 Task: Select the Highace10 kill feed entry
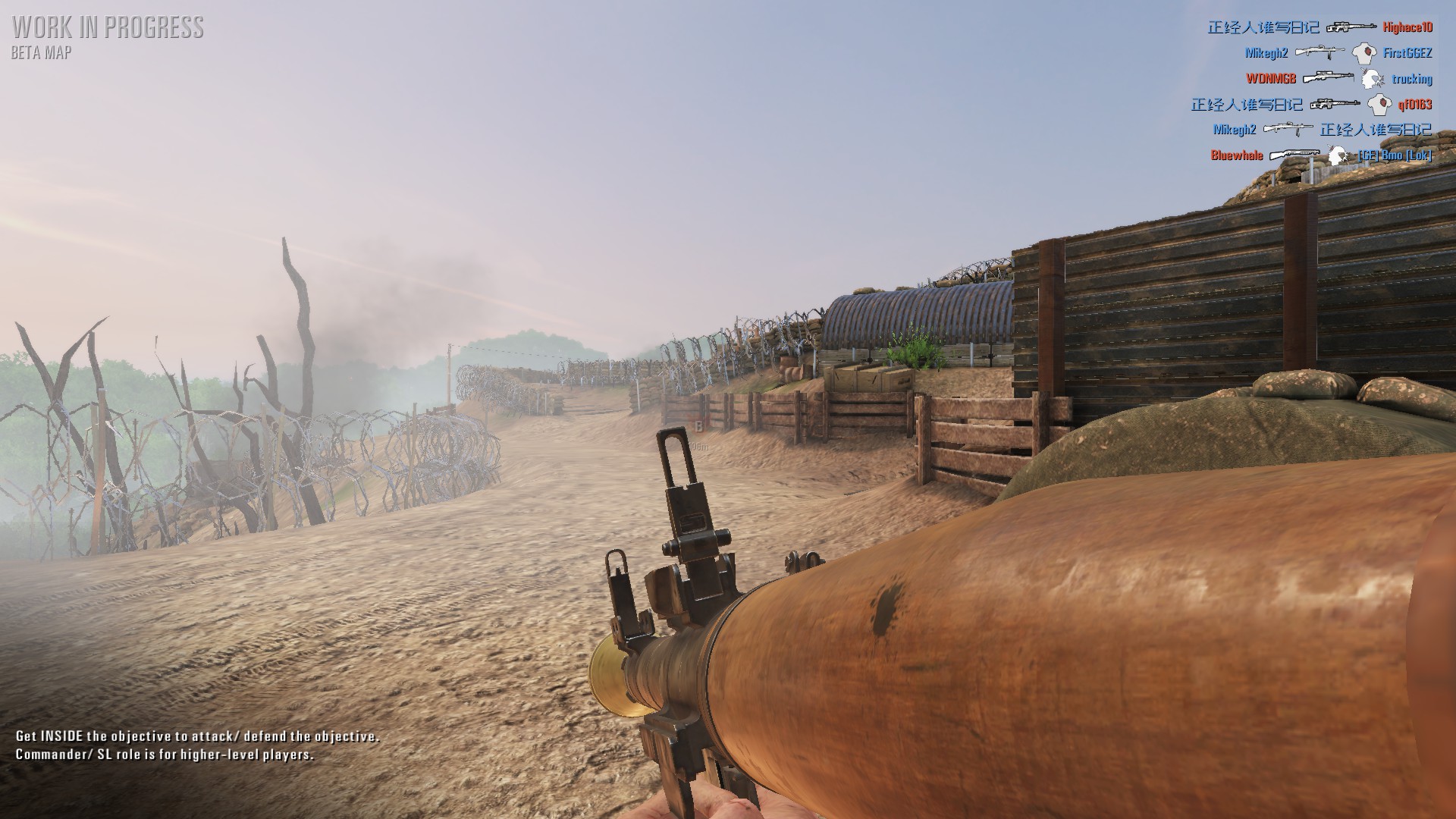pyautogui.click(x=1319, y=27)
